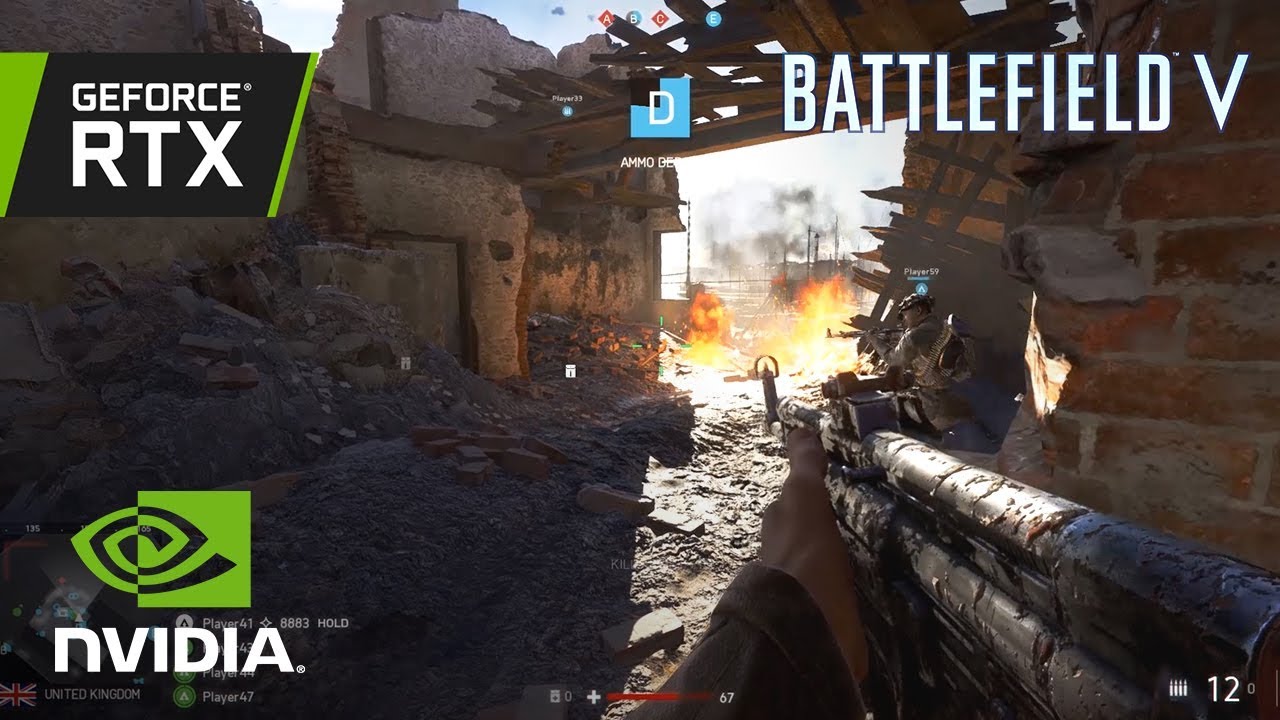1280x720 pixels.
Task: Click objective marker E circle
Action: [x=714, y=18]
